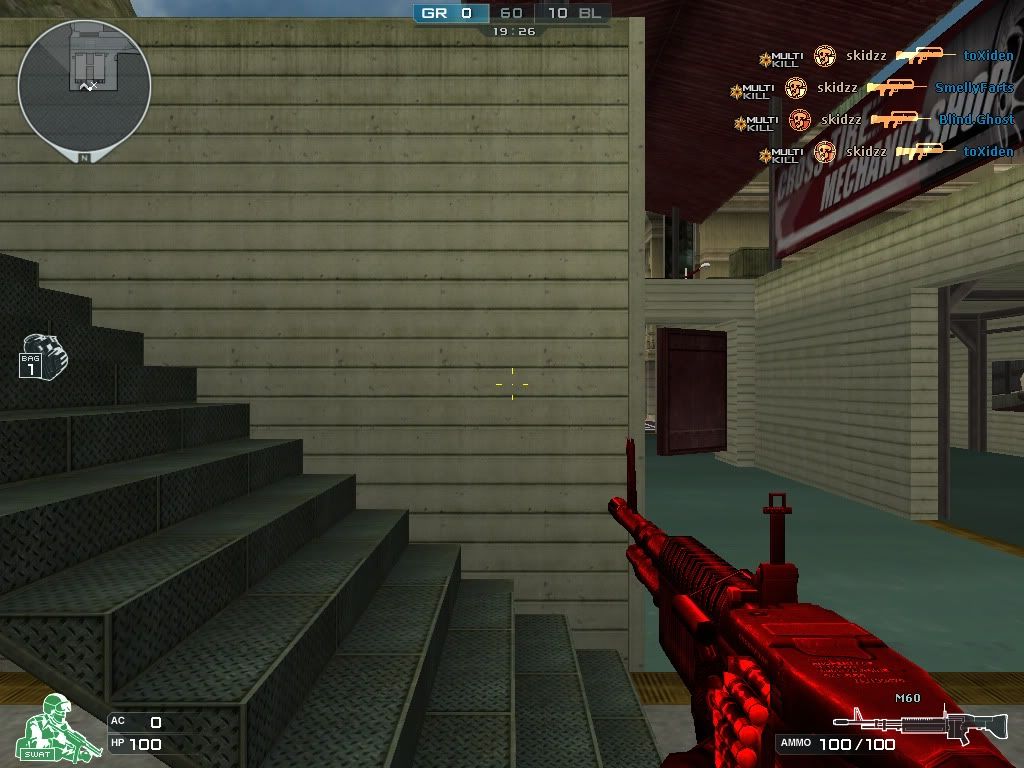This screenshot has width=1024, height=768.
Task: Click the circular minimap
Action: click(84, 84)
